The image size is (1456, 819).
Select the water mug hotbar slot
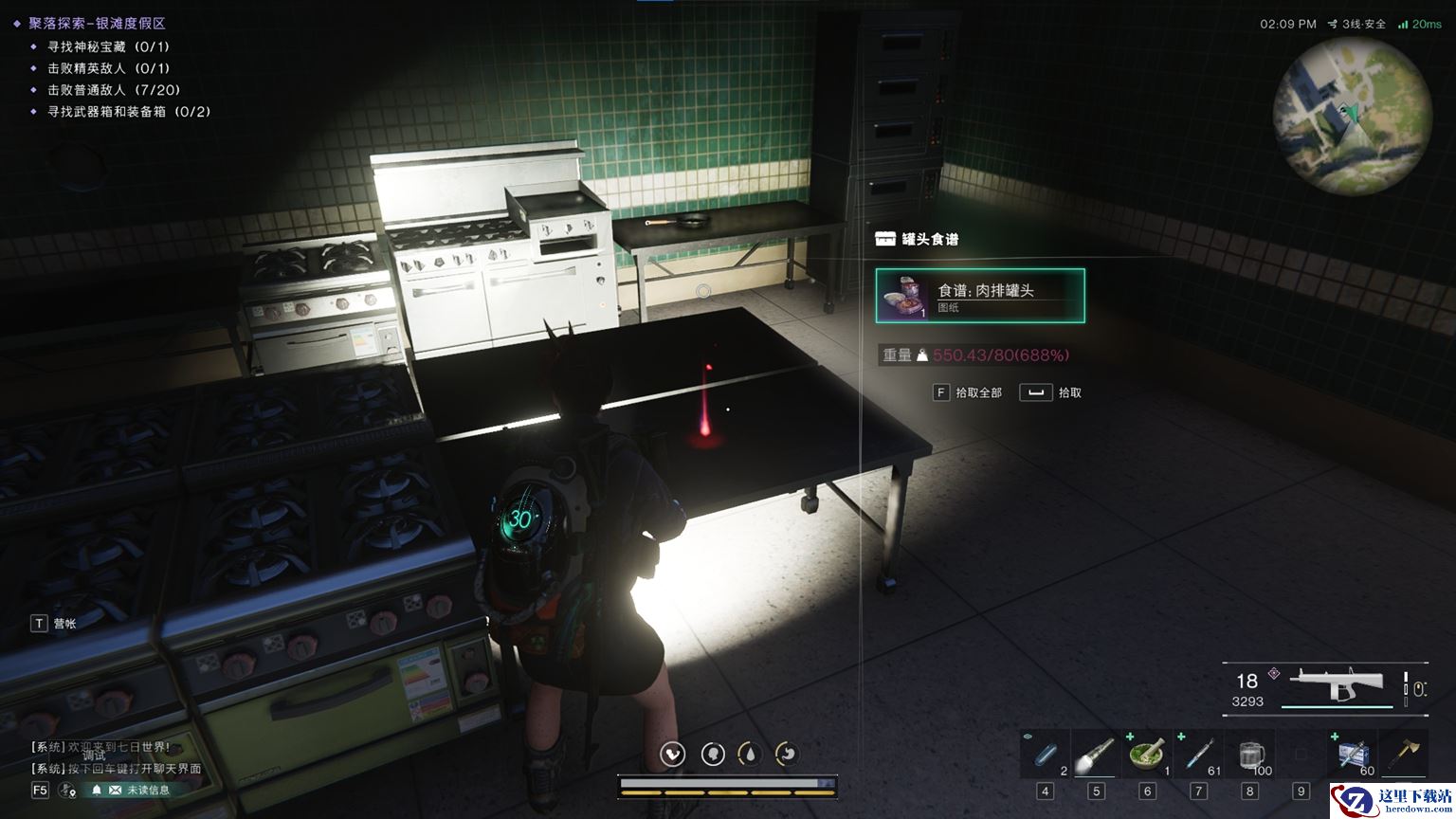tap(1250, 755)
